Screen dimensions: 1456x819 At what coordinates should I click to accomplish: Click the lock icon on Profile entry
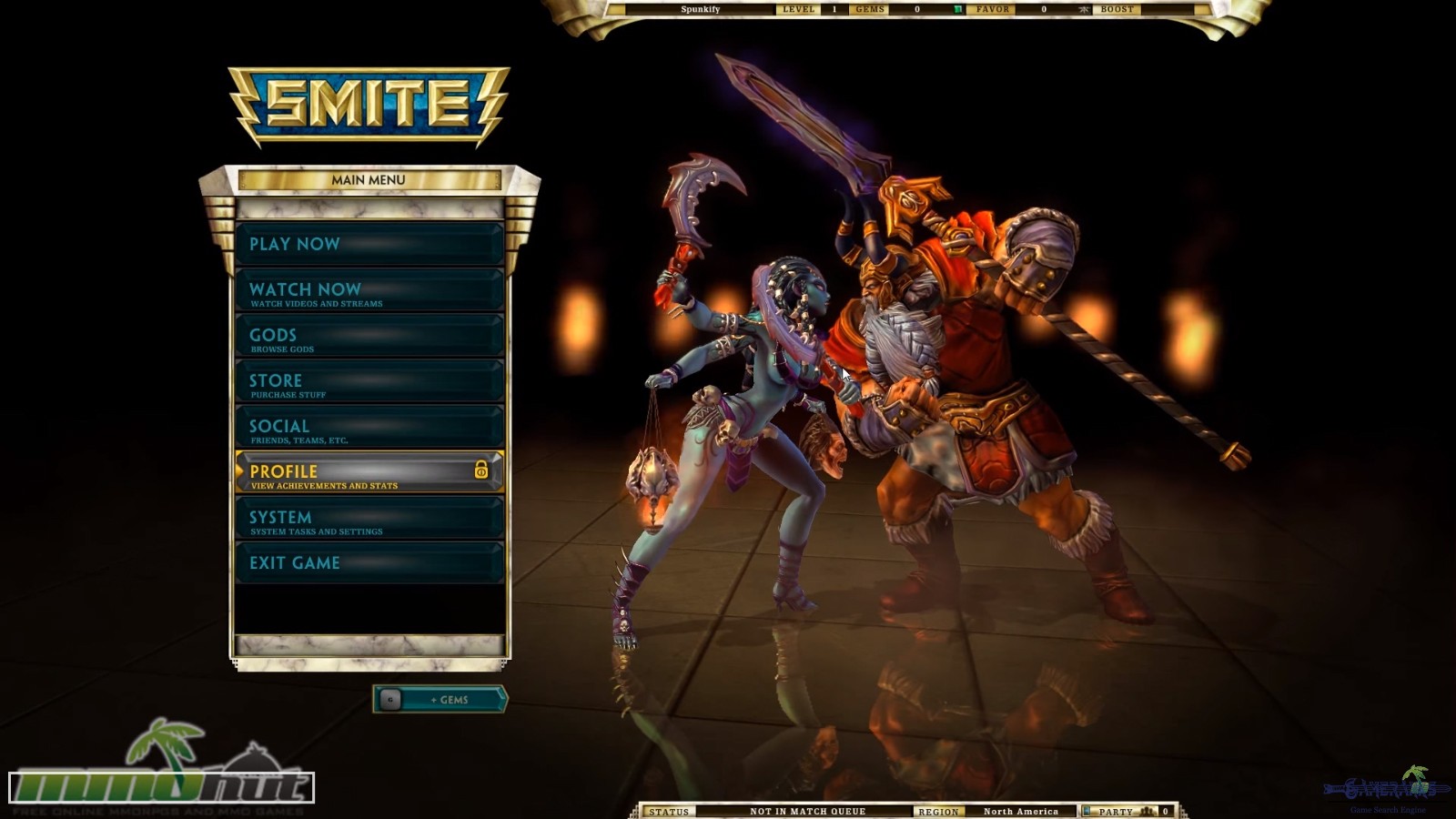pyautogui.click(x=480, y=471)
